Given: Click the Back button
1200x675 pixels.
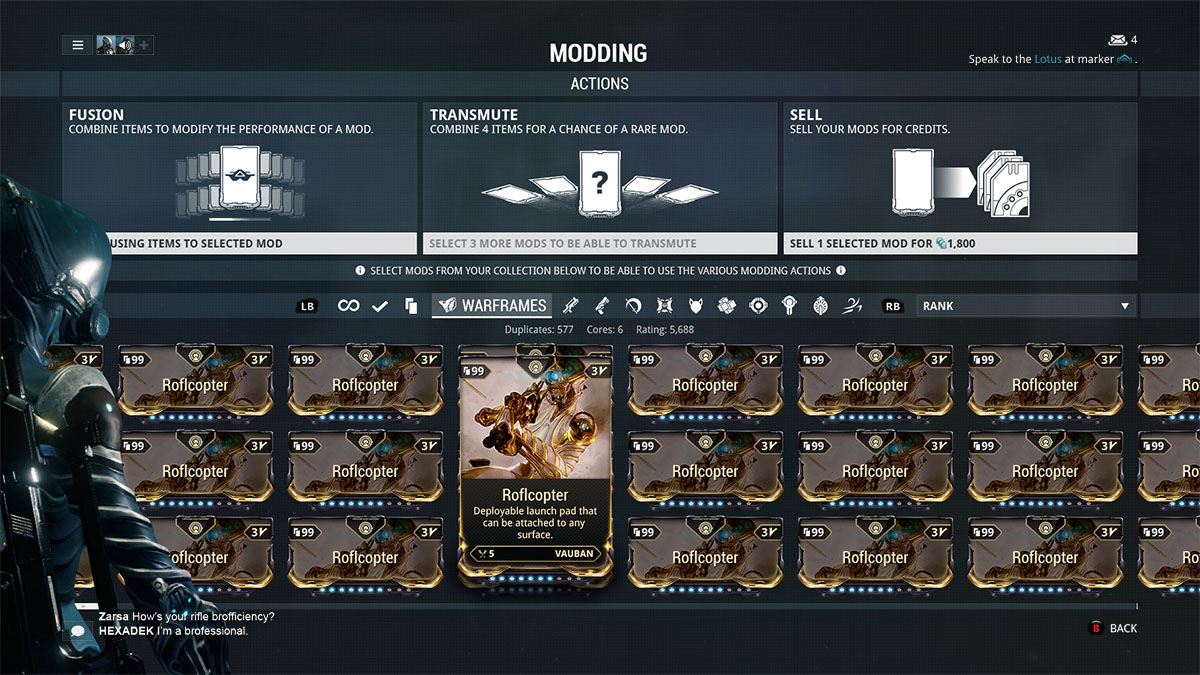Looking at the screenshot, I should tap(1113, 628).
